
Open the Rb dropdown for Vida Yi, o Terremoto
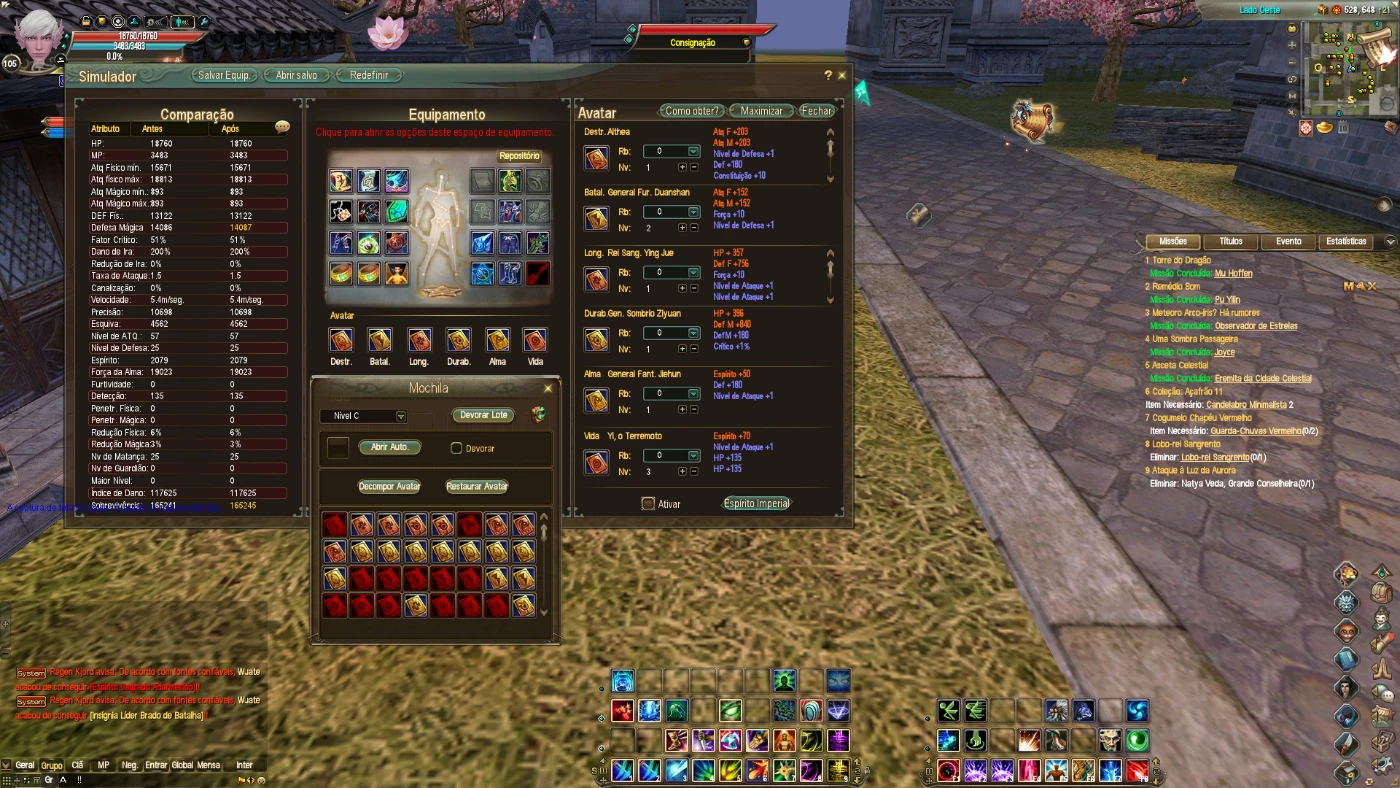[x=693, y=456]
